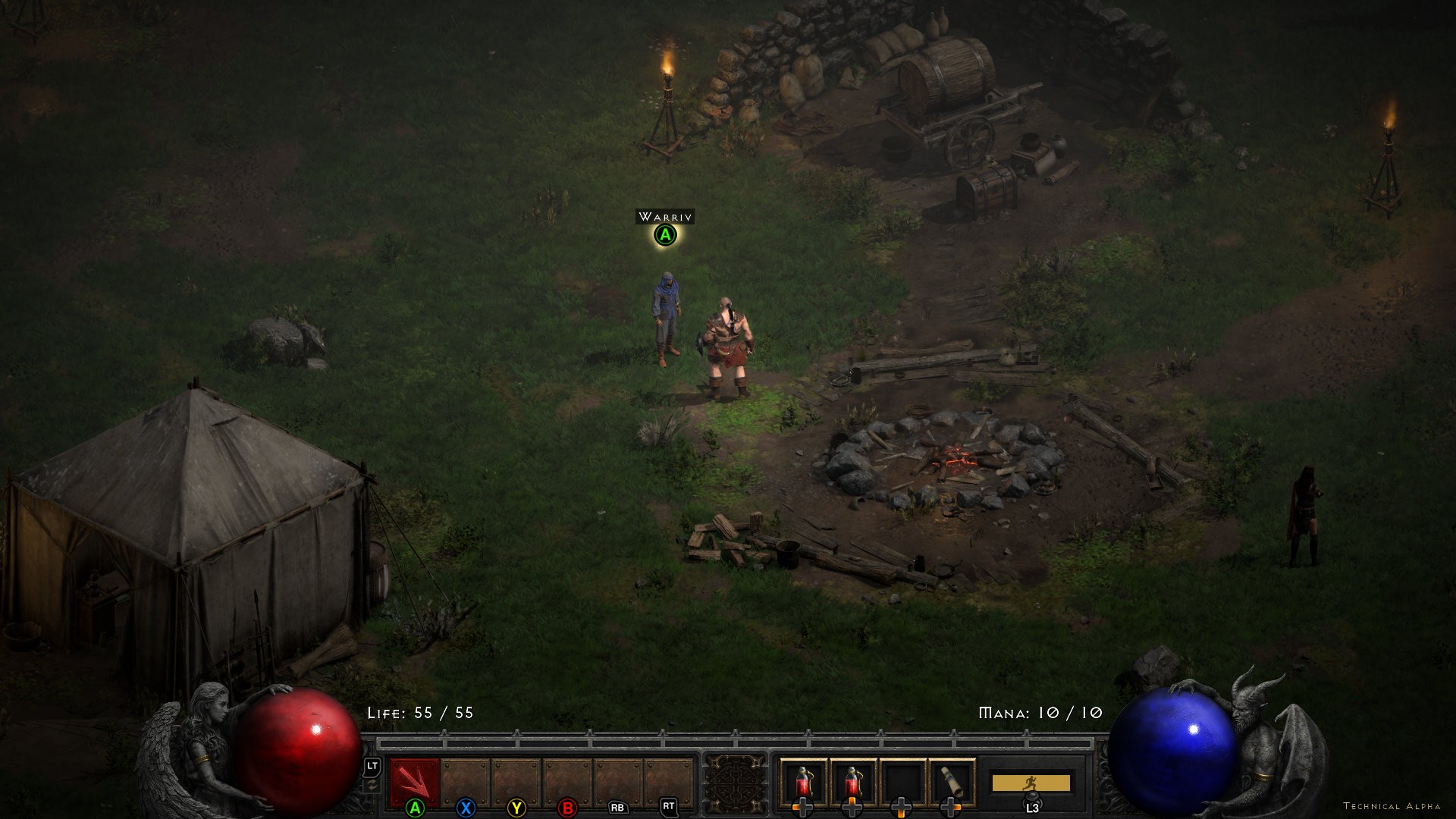This screenshot has width=1456, height=819.
Task: Select the Warriv name label
Action: click(665, 217)
